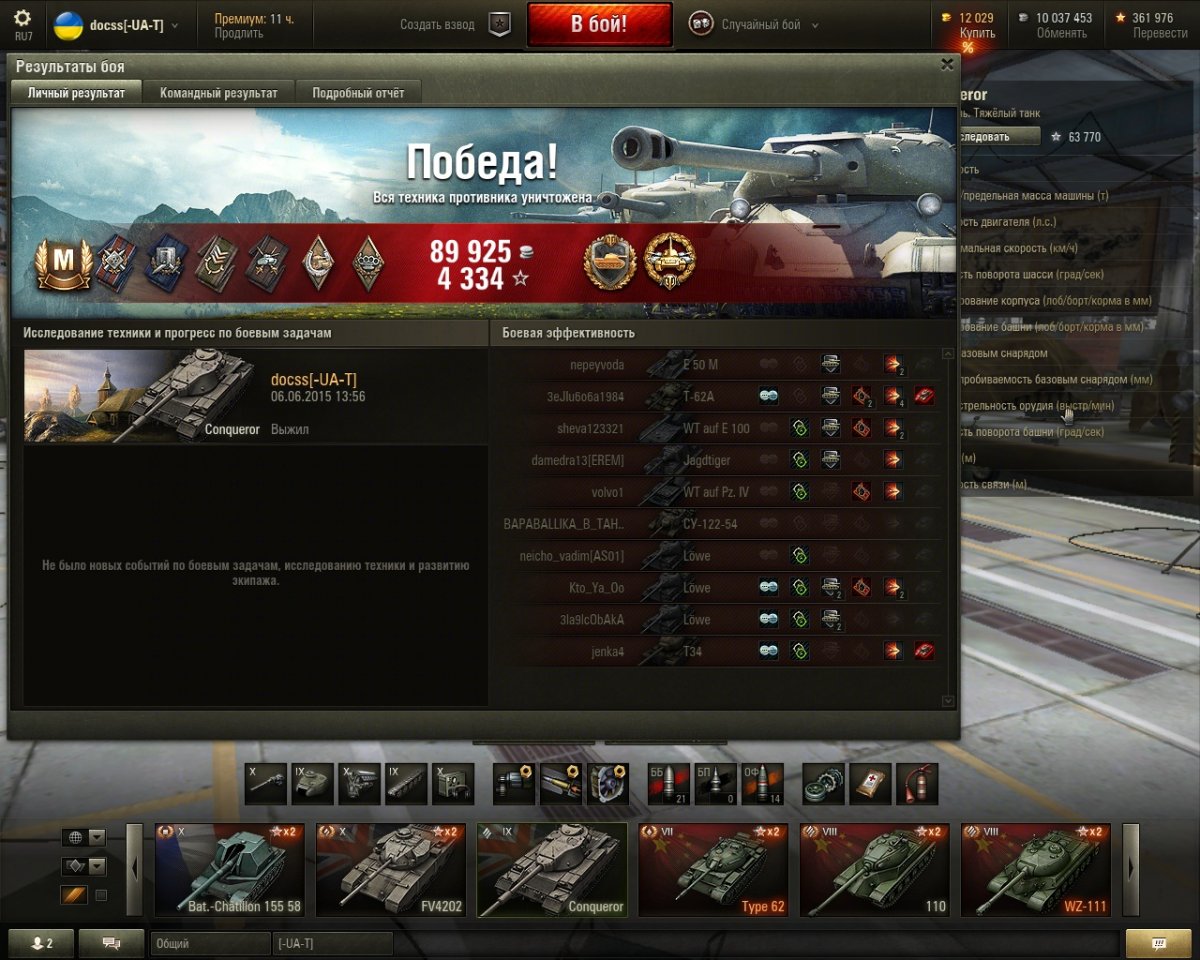The image size is (1200, 960).
Task: Start battle with the В бой! button
Action: pos(599,24)
